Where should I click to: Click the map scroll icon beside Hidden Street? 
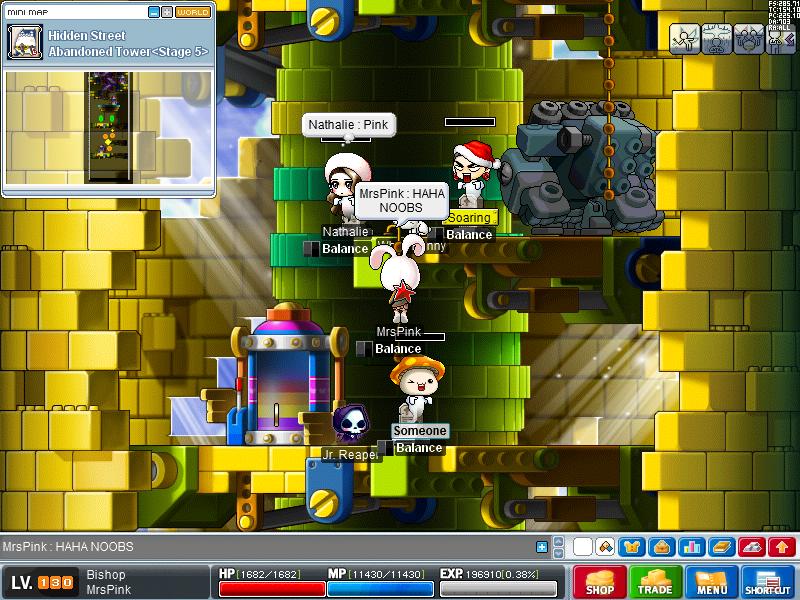pyautogui.click(x=23, y=42)
